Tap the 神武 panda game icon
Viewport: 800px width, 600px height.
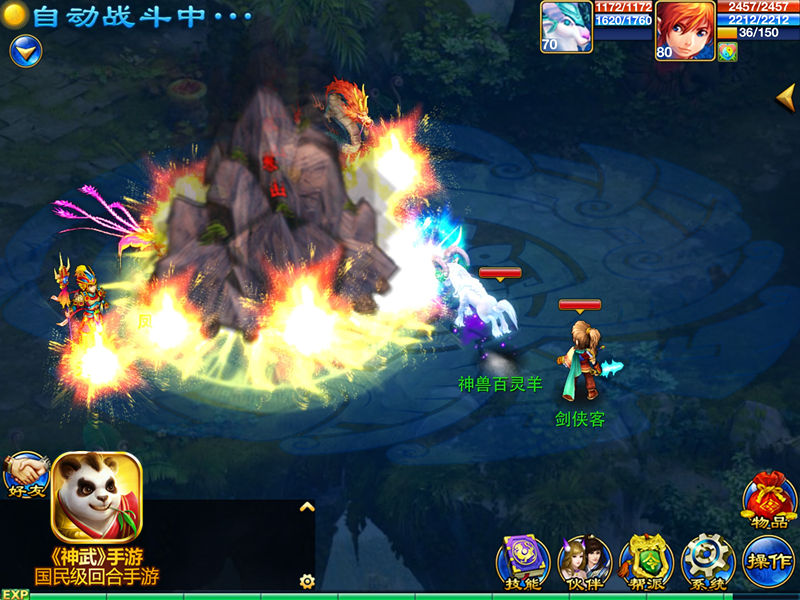(x=97, y=498)
